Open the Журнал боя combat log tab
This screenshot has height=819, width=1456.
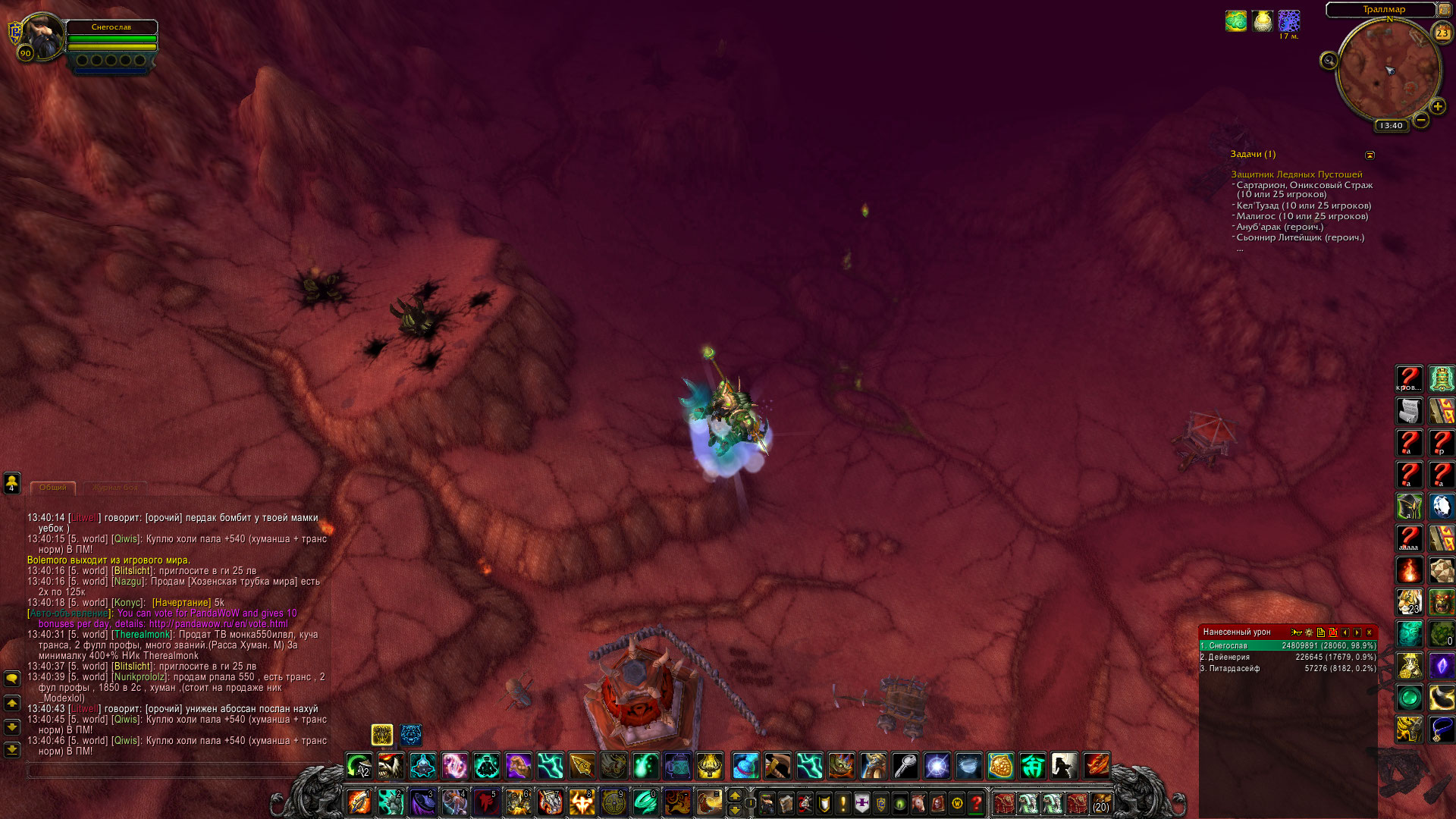[115, 488]
